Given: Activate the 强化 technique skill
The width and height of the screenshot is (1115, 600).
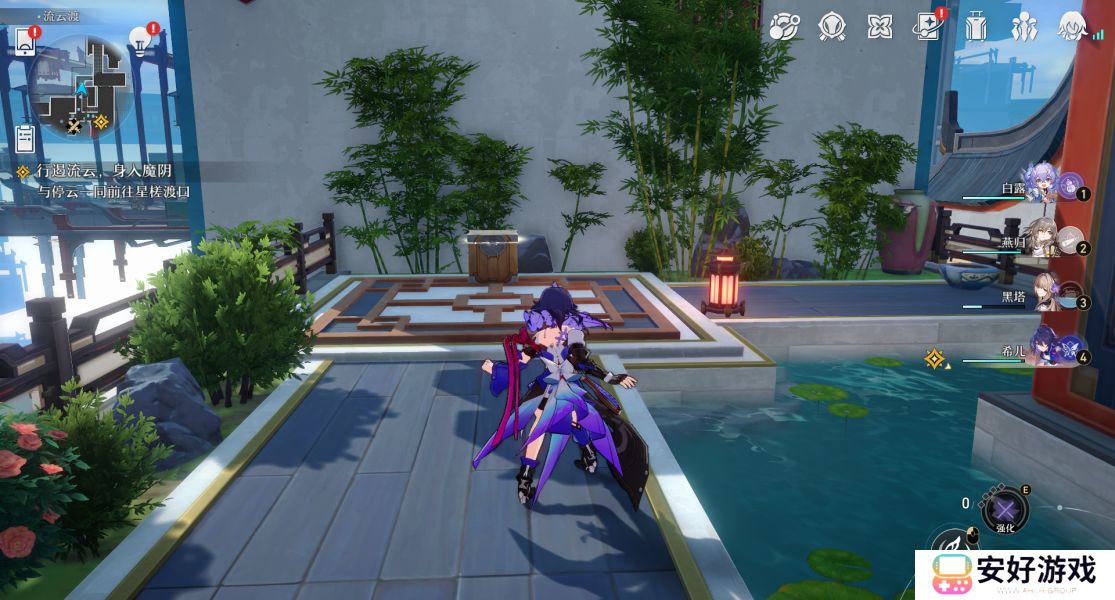Looking at the screenshot, I should [1004, 511].
